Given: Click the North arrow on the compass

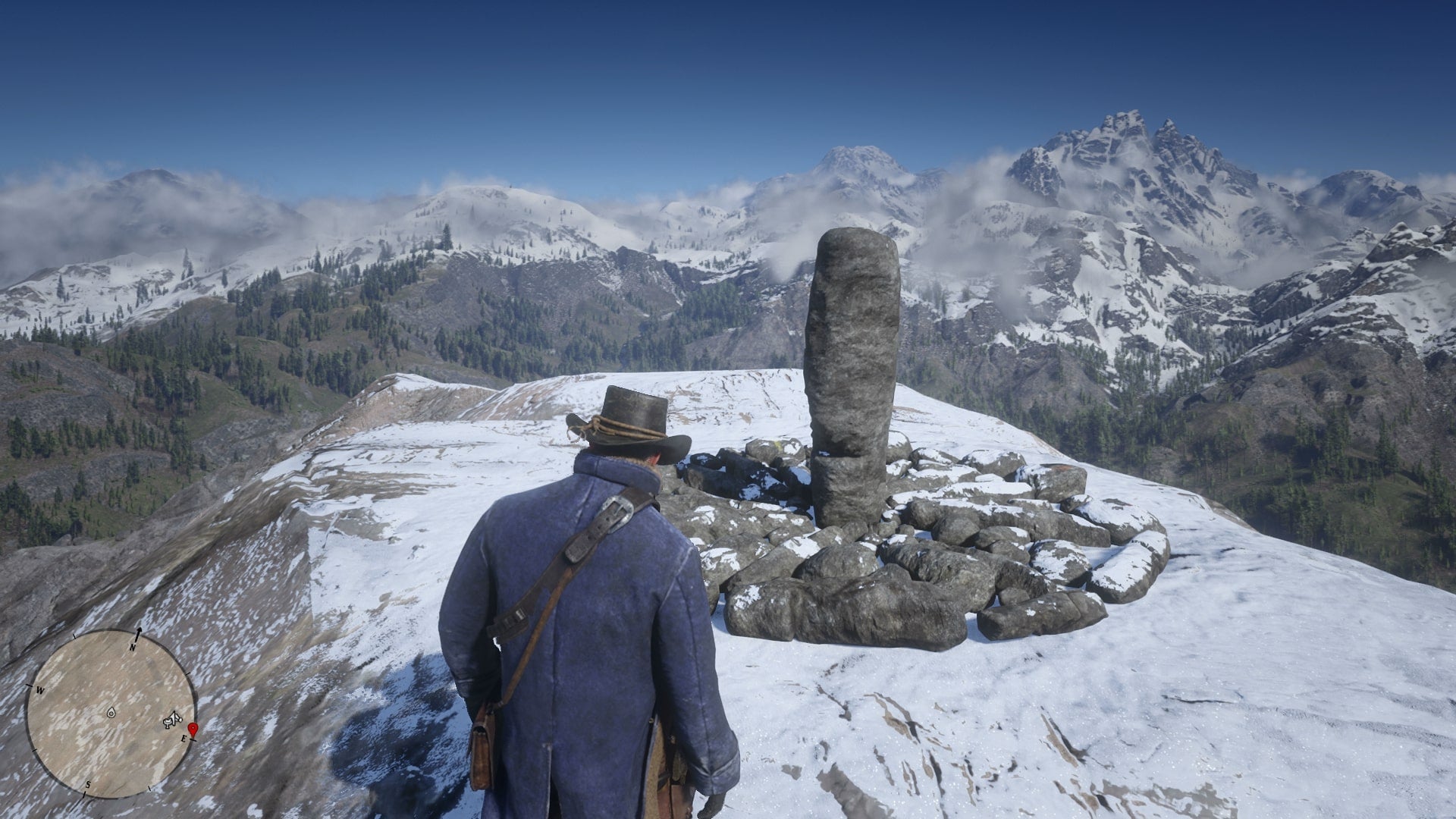Looking at the screenshot, I should 139,632.
